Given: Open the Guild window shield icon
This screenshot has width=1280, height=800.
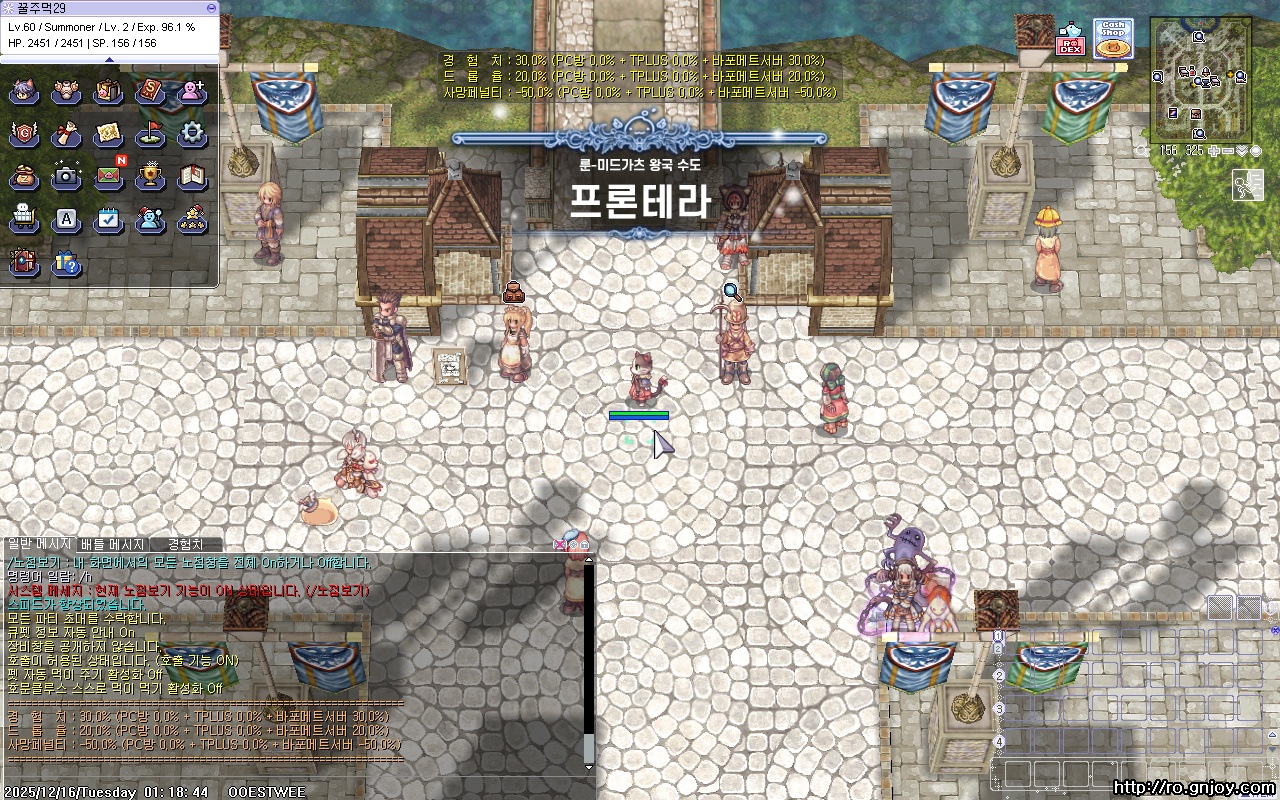Looking at the screenshot, I should pos(24,133).
